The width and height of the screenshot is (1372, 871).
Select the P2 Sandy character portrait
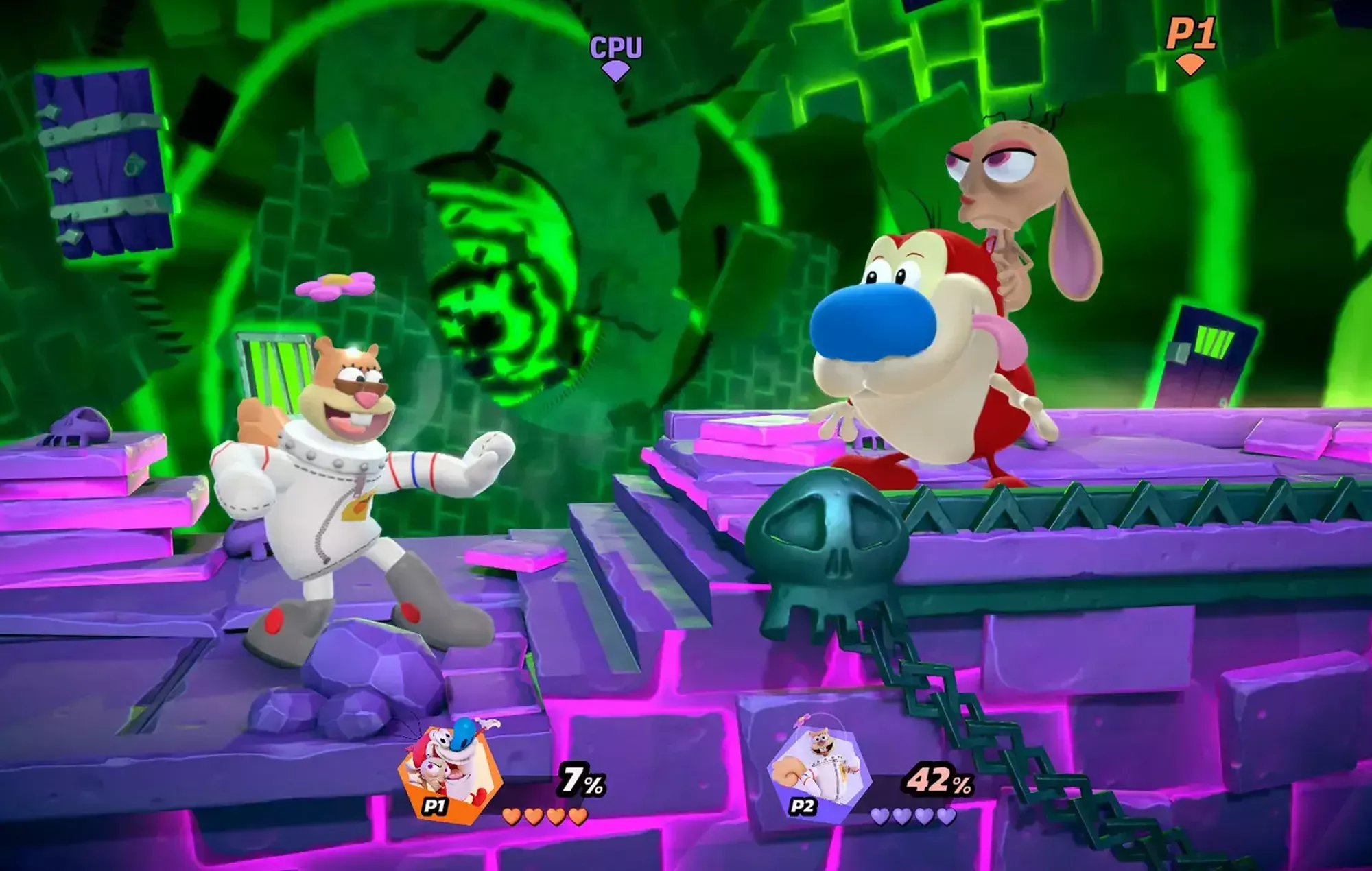pyautogui.click(x=819, y=769)
